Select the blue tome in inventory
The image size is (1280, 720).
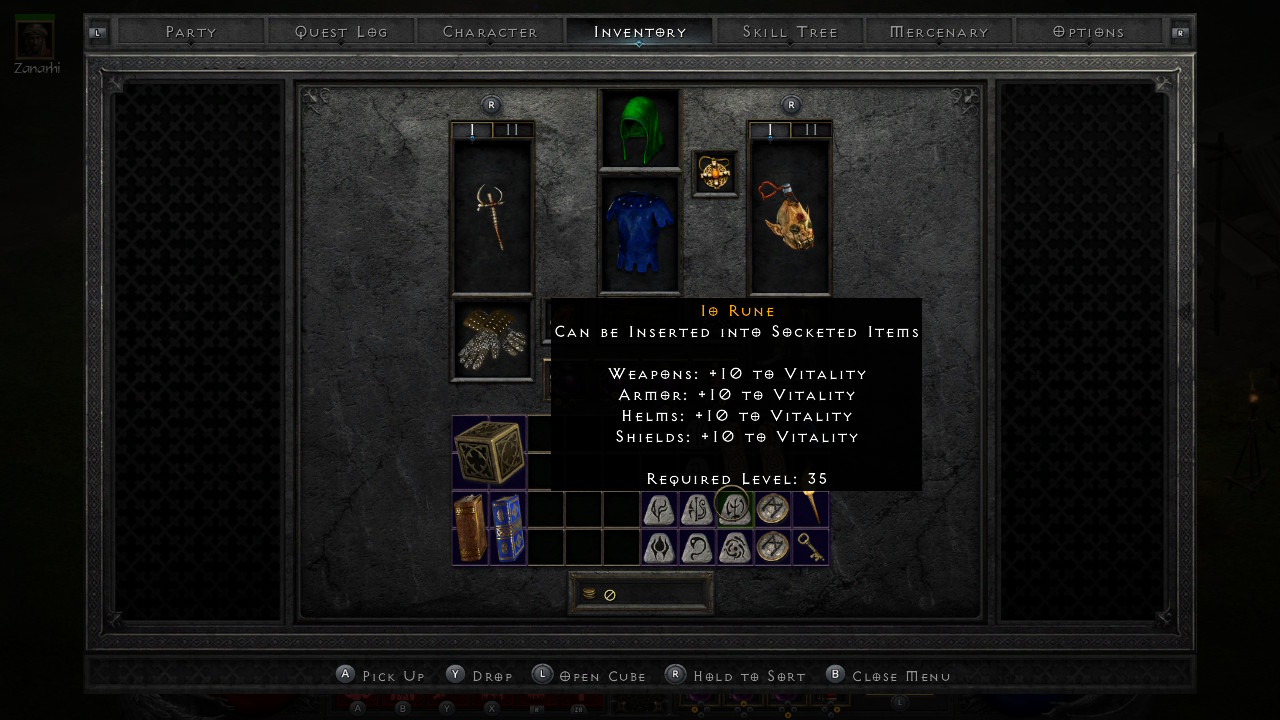507,528
